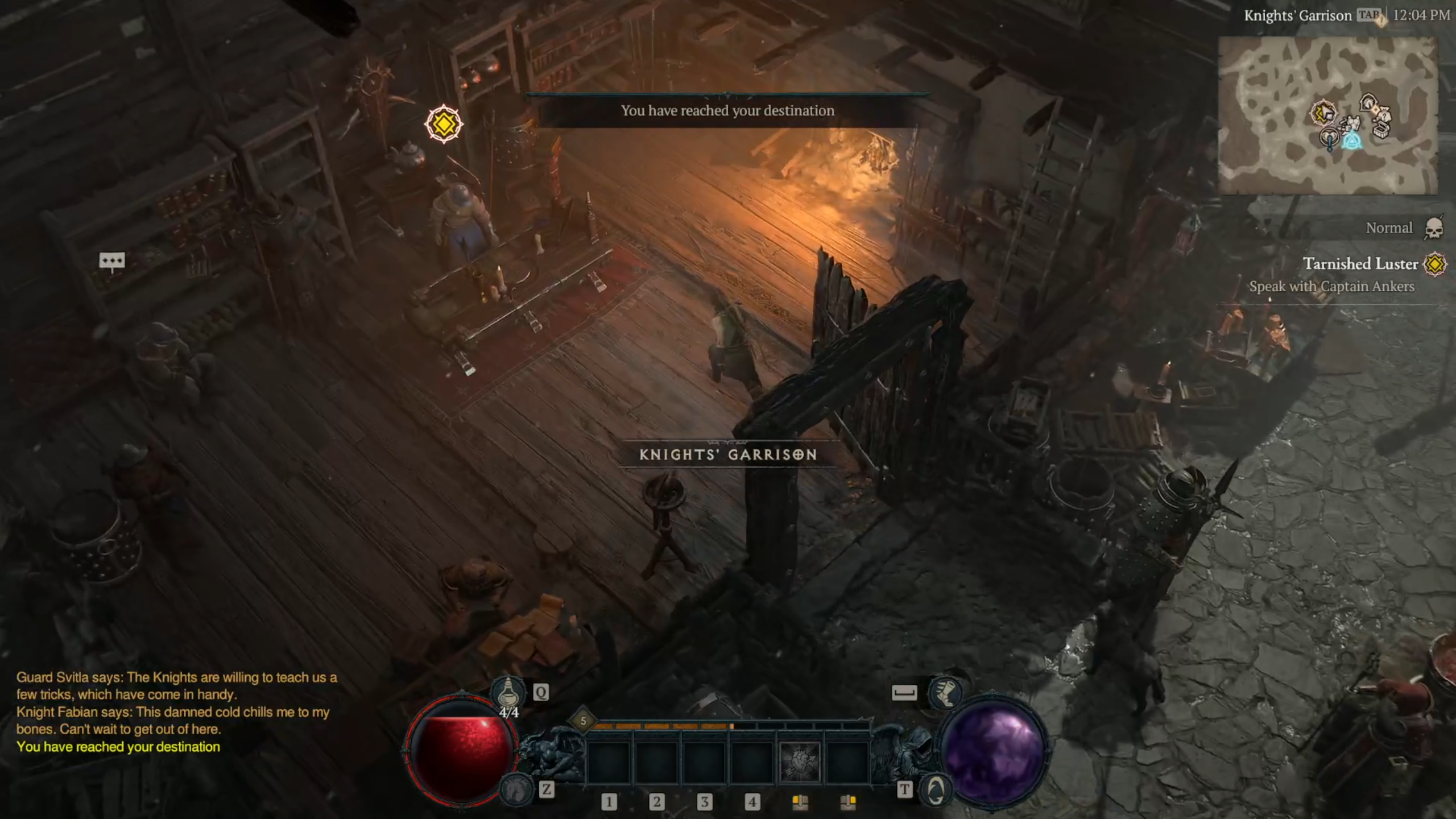Click the Normal difficulty skull icon

click(x=1434, y=229)
